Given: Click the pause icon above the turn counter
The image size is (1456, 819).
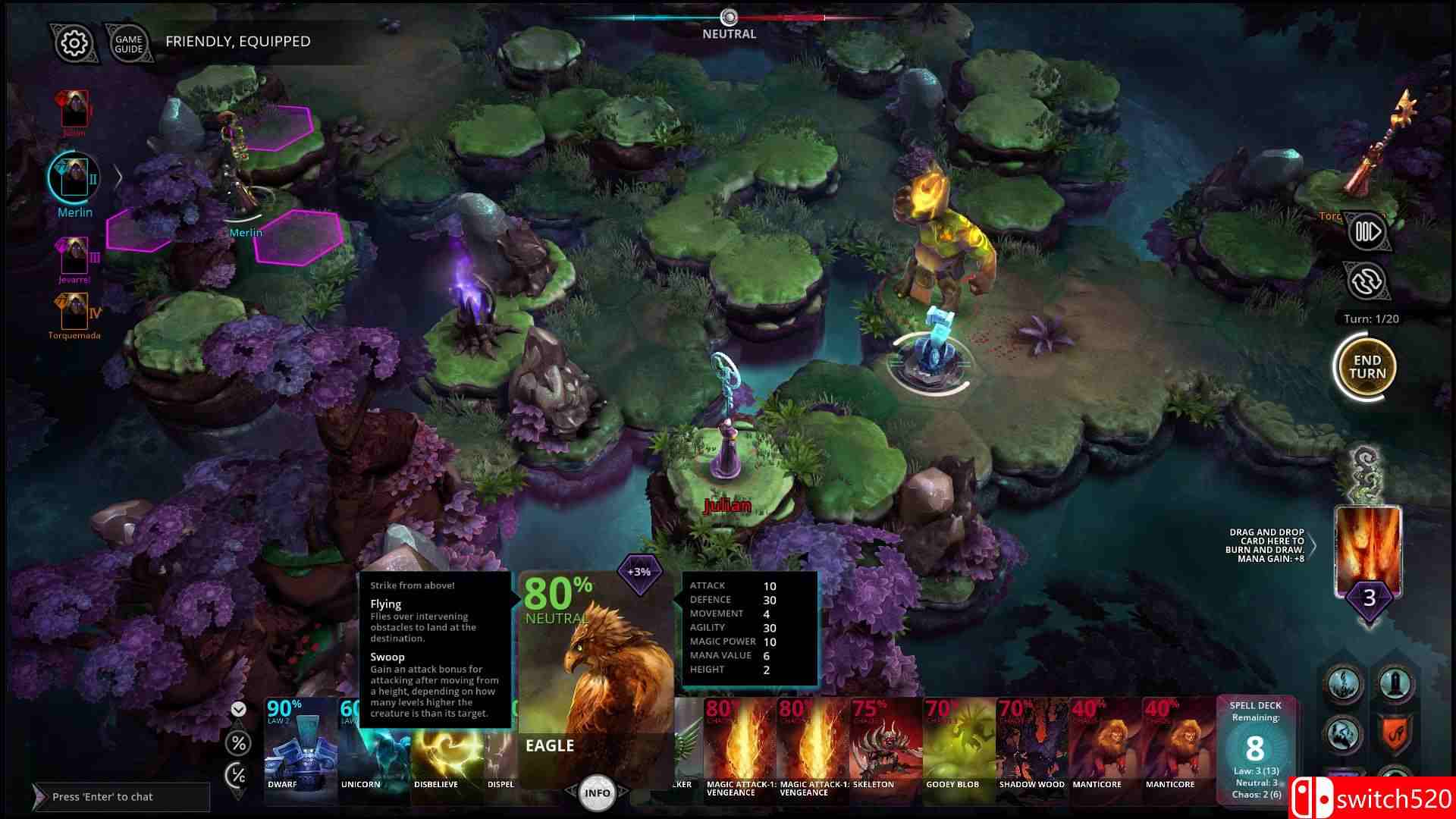Looking at the screenshot, I should coord(1367,231).
